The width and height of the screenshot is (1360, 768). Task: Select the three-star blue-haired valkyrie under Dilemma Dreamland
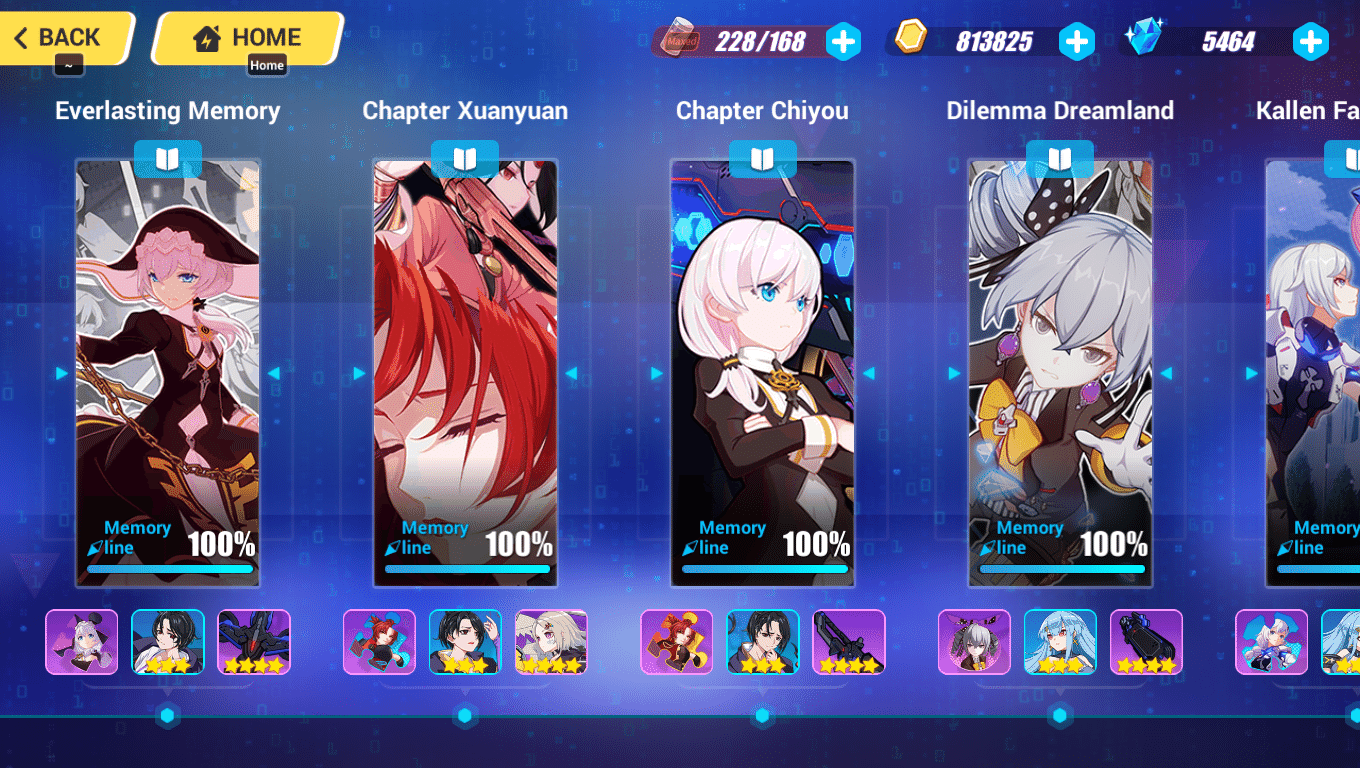pos(1059,642)
